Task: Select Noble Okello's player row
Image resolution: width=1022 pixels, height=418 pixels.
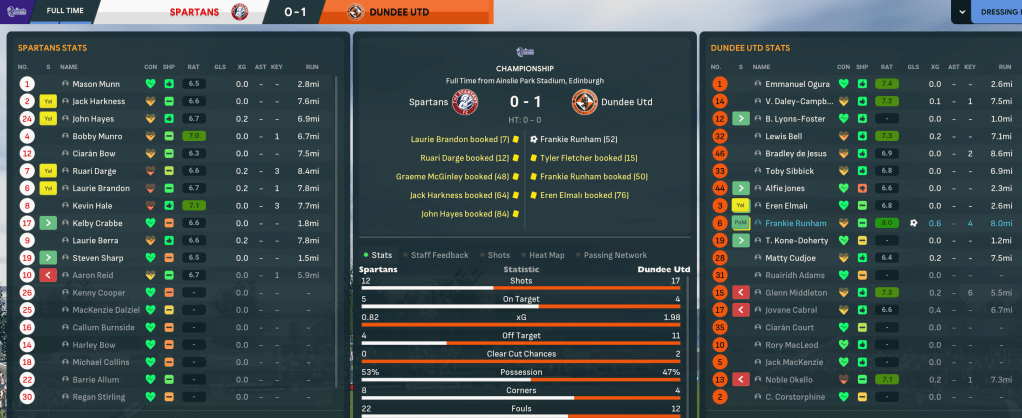Action: 792,380
